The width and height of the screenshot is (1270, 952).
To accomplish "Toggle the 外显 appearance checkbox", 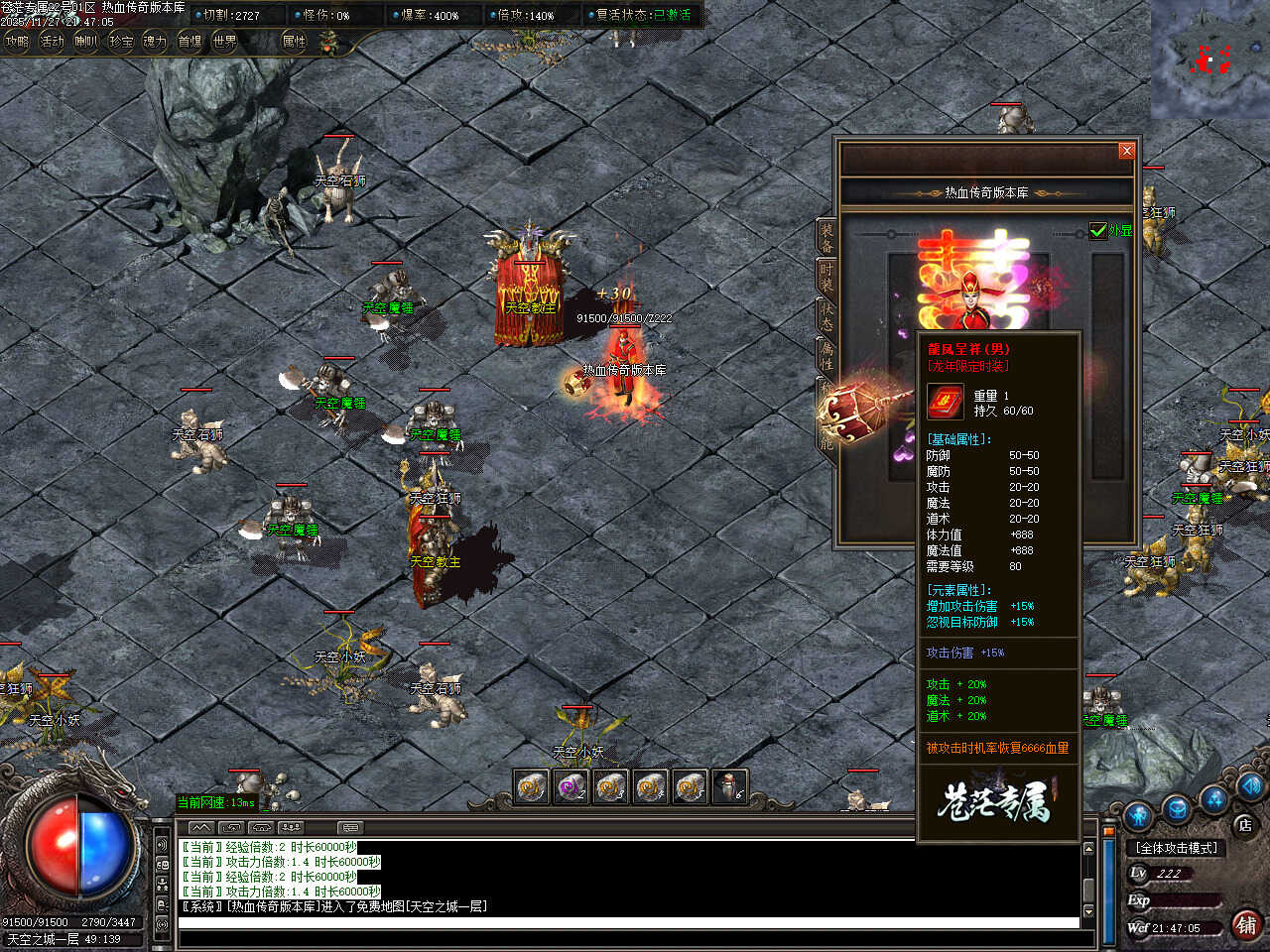I will (1098, 230).
